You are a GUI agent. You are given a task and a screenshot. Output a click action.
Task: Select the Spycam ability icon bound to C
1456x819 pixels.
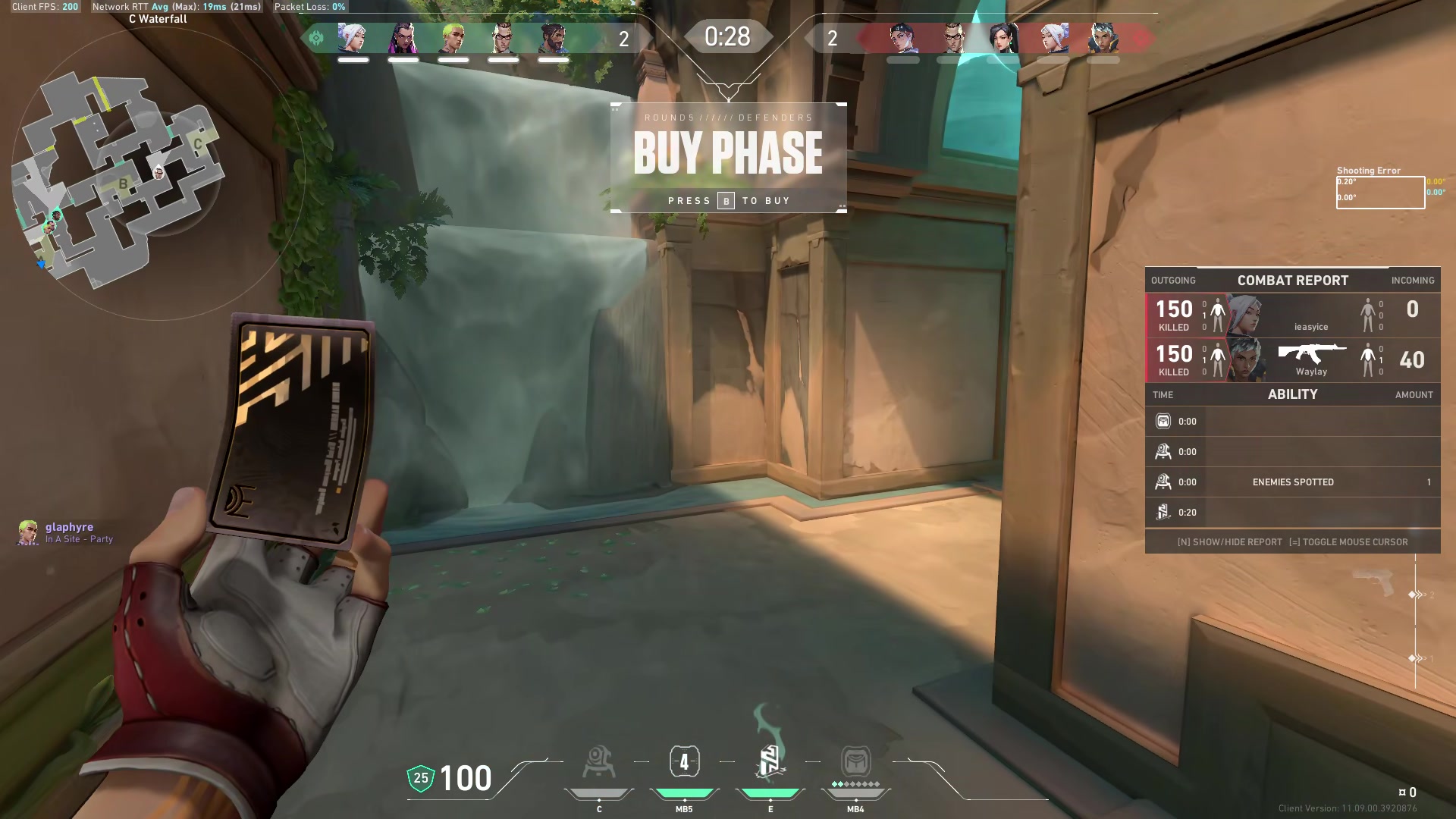point(600,761)
